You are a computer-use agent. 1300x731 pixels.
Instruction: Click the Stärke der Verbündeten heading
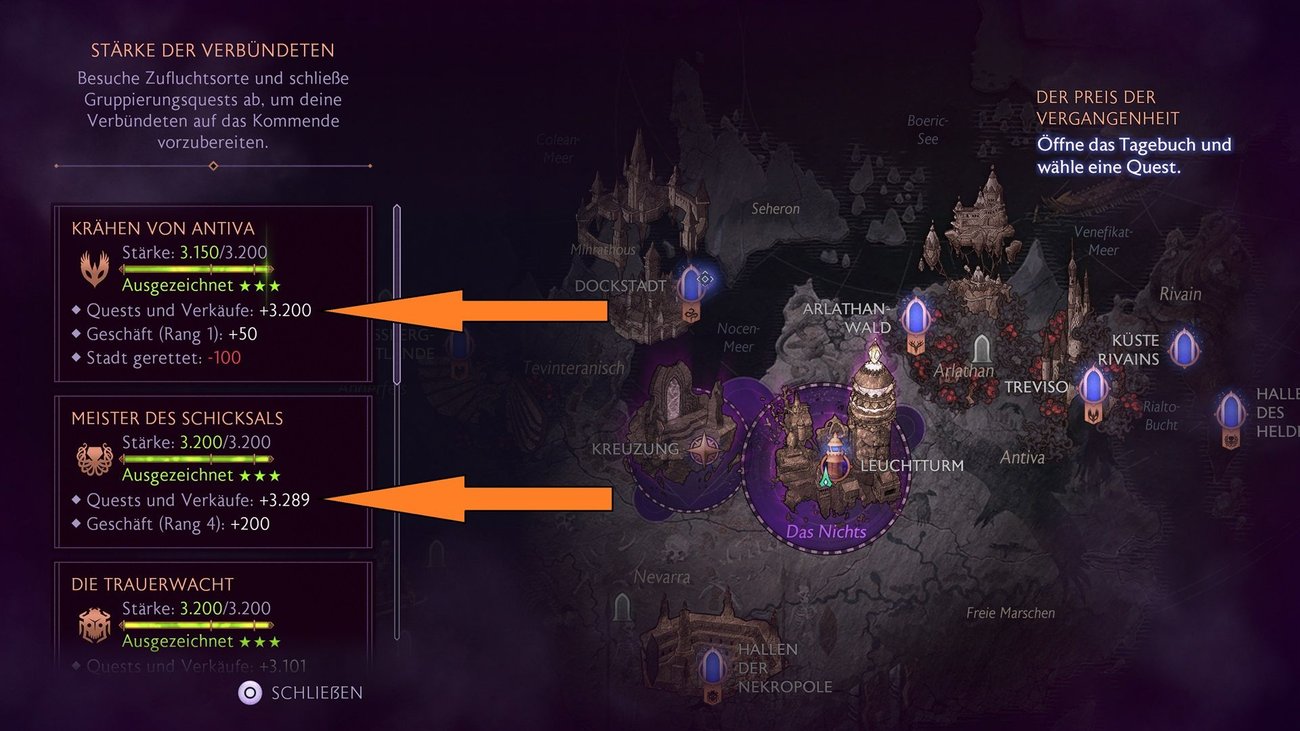pos(212,49)
